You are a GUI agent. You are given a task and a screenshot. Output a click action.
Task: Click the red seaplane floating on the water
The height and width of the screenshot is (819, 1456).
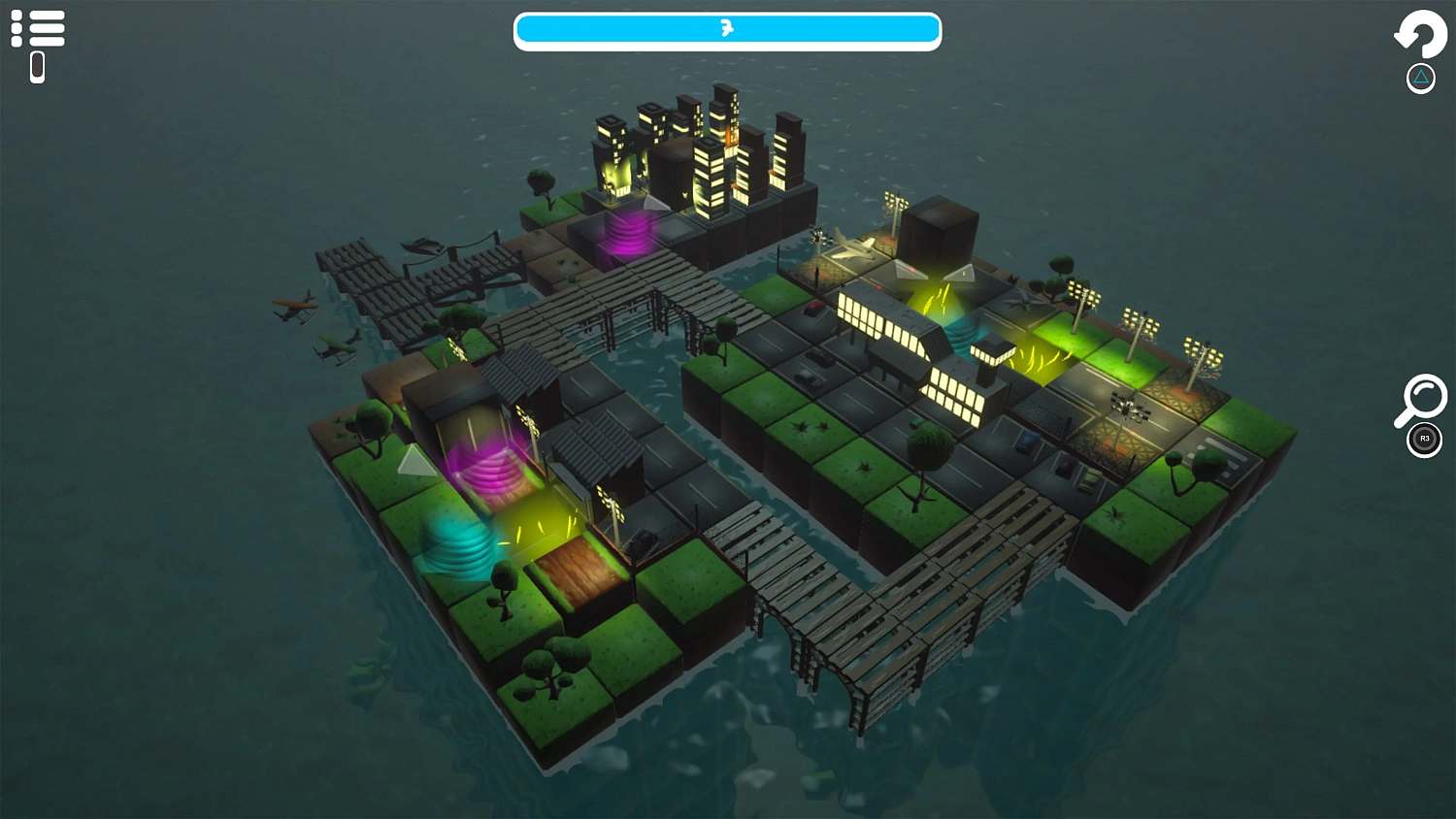coord(294,306)
